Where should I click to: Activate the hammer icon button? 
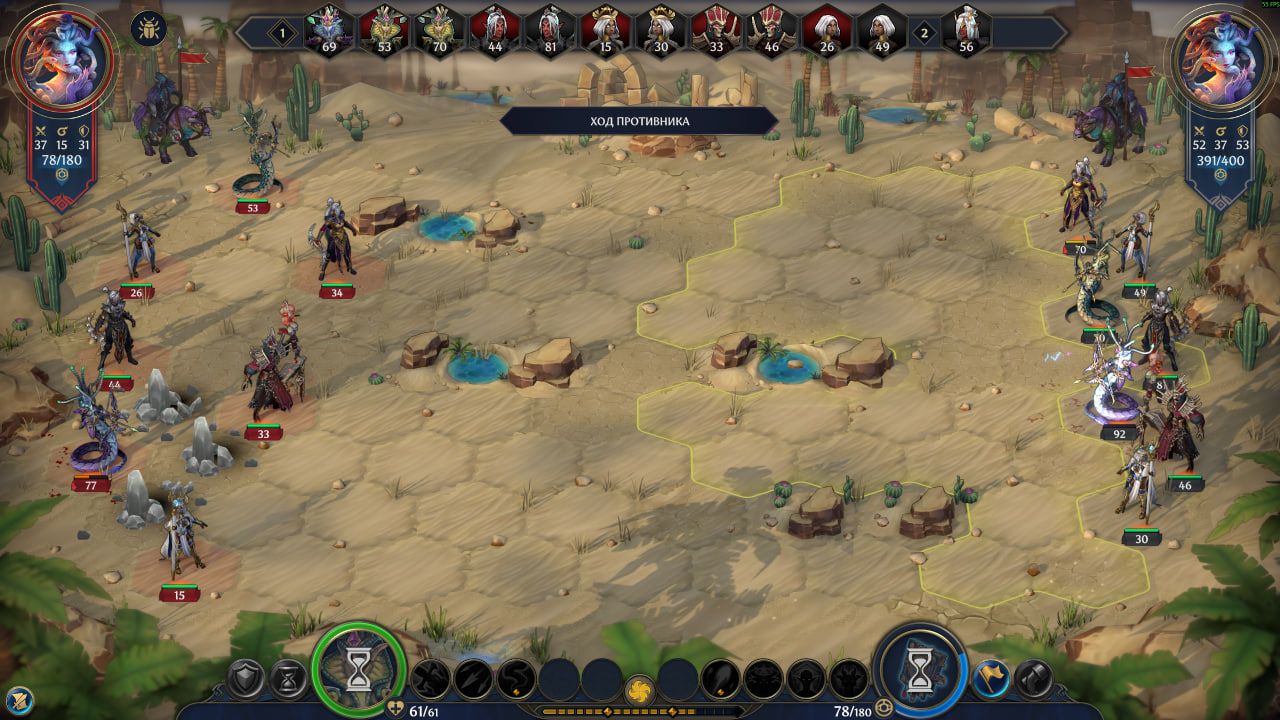[1034, 680]
